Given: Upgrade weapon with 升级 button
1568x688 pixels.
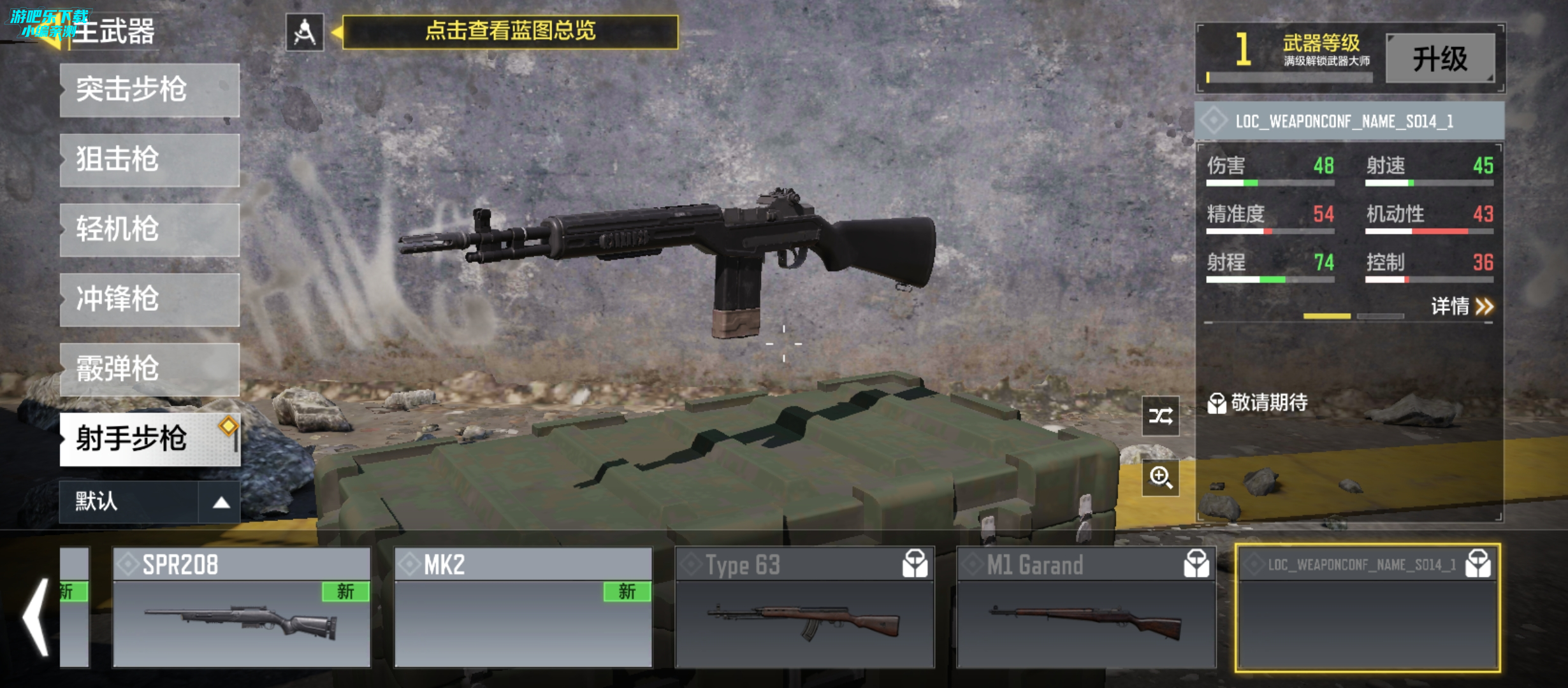Looking at the screenshot, I should (1440, 59).
